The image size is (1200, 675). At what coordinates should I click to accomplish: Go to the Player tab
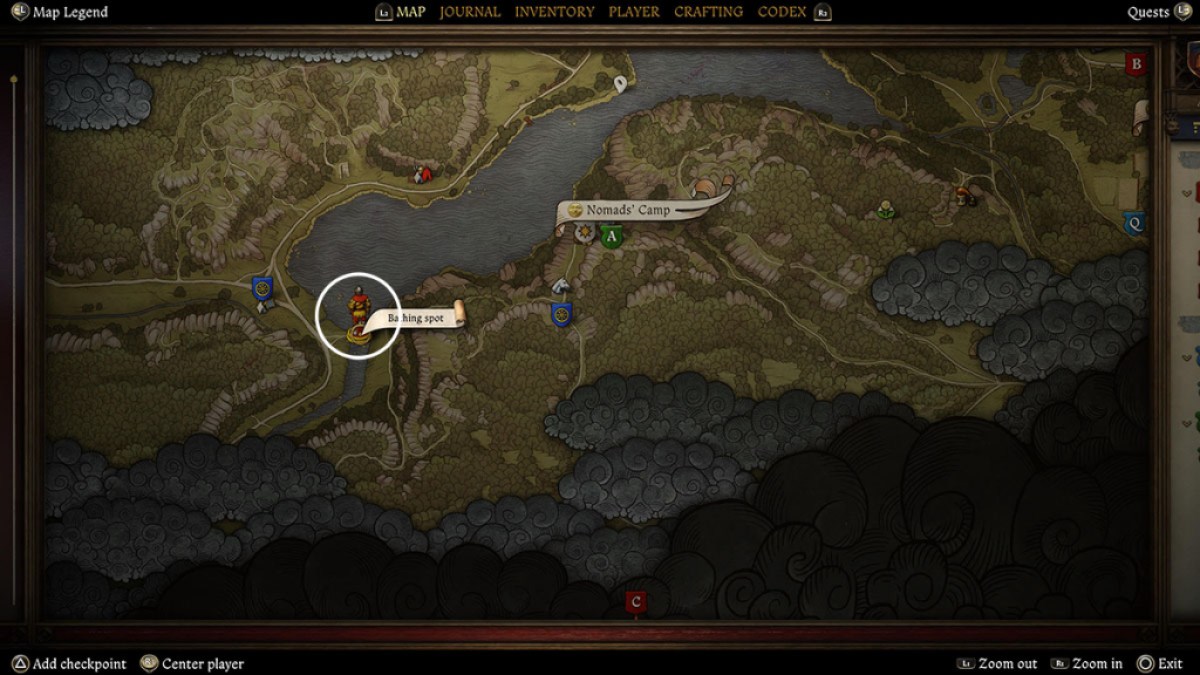[634, 12]
